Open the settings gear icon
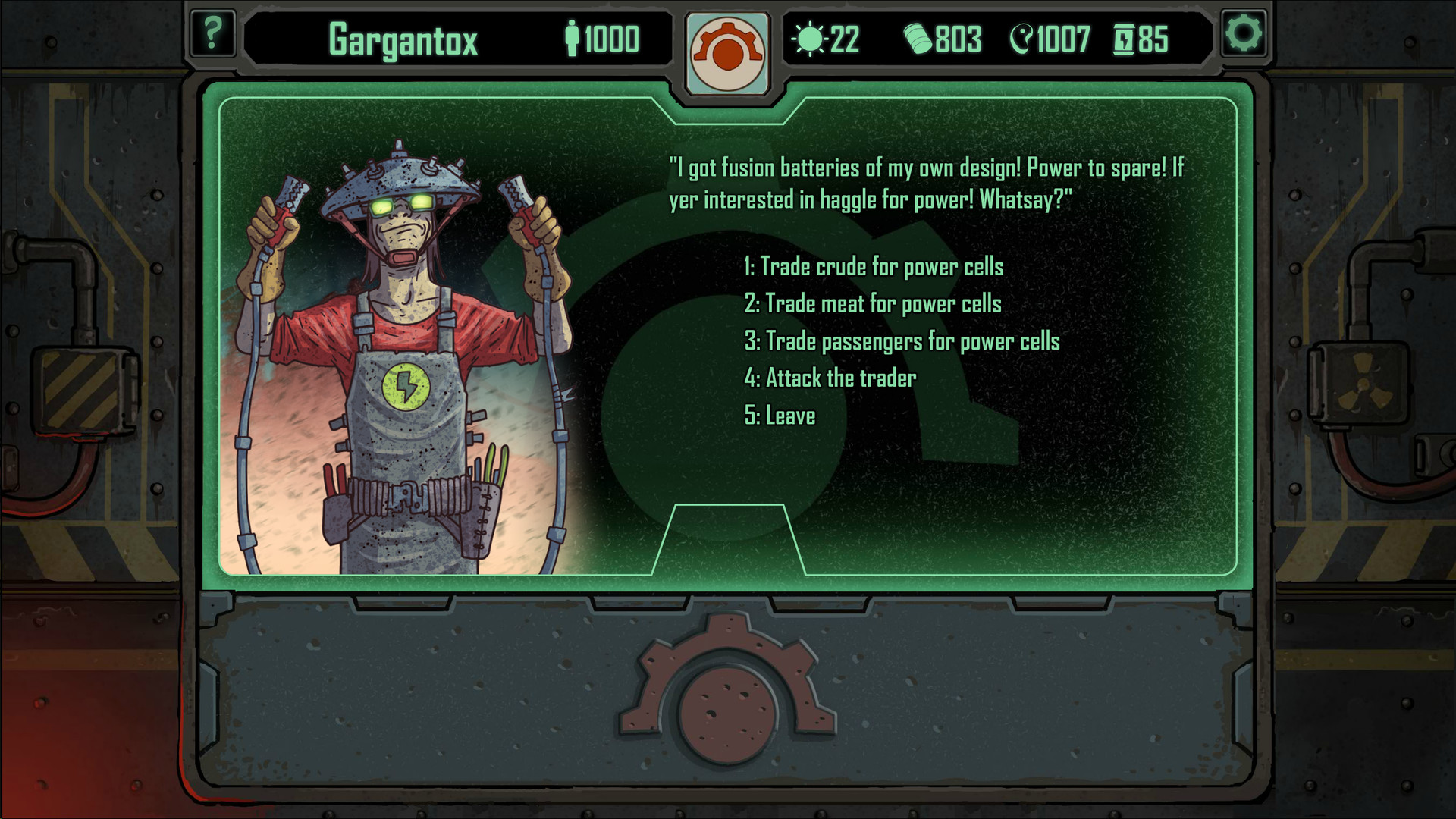The height and width of the screenshot is (819, 1456). 1242,33
